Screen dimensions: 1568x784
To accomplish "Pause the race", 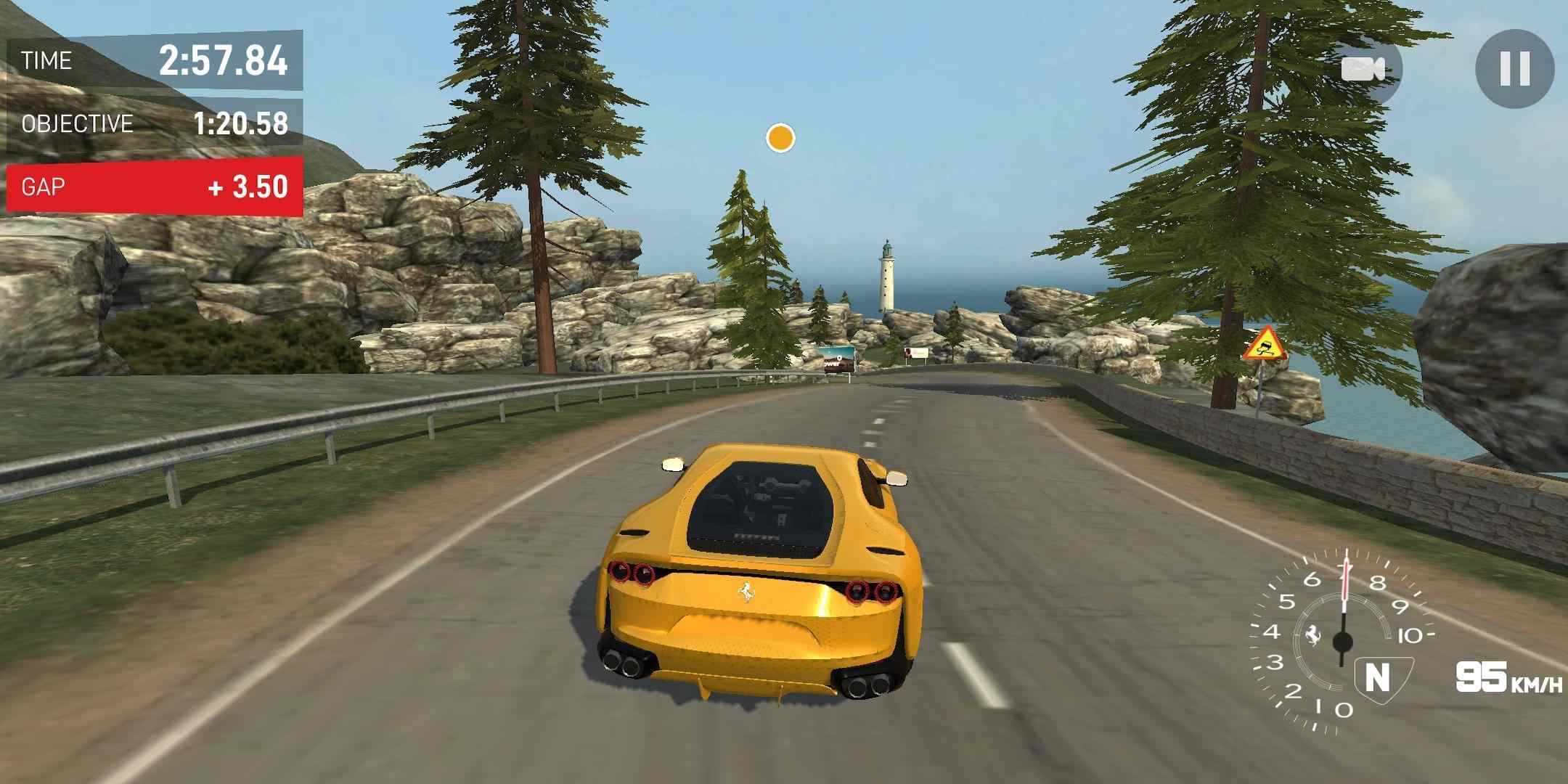I will click(x=1514, y=70).
